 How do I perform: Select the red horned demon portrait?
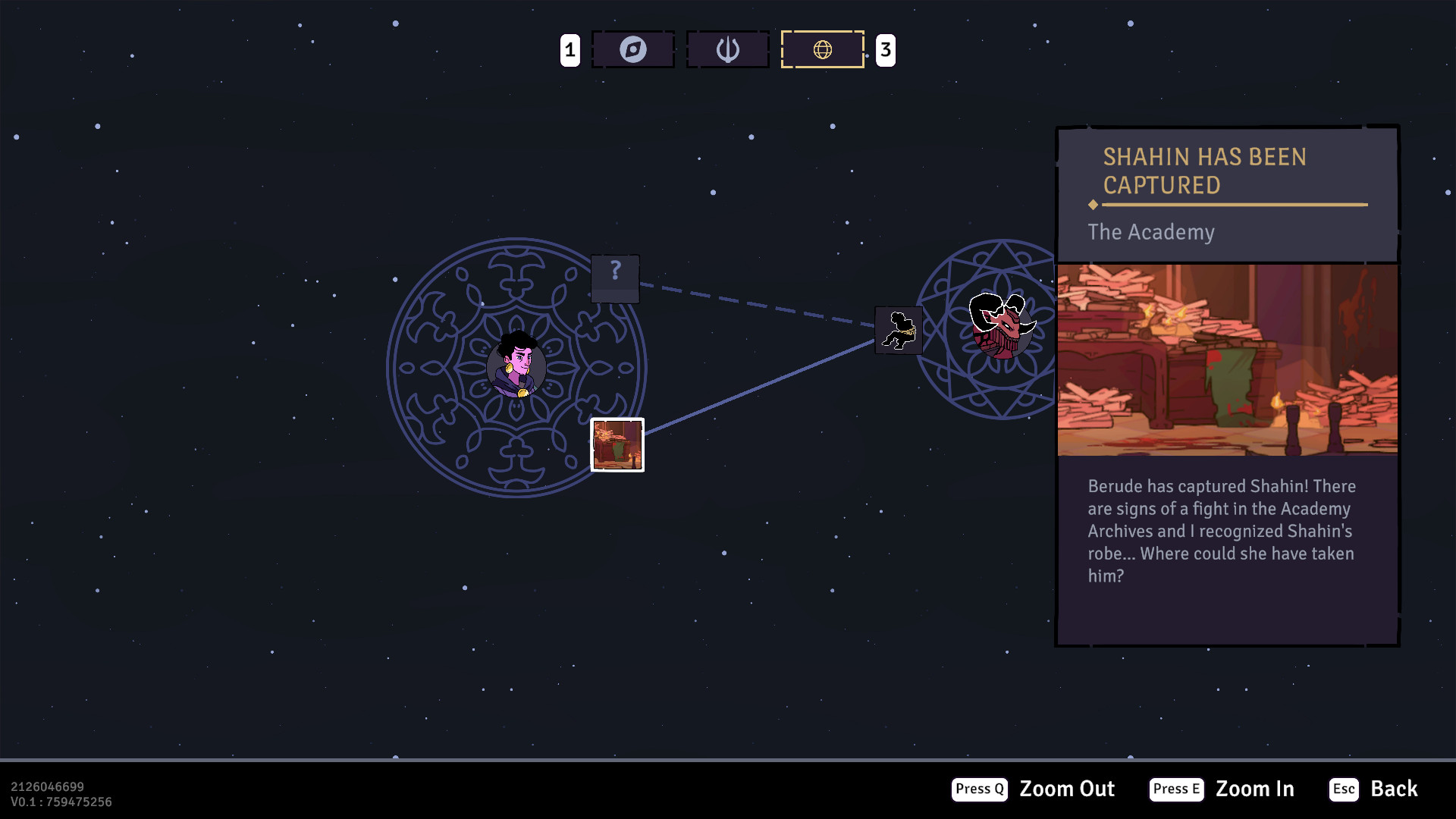point(1001,326)
